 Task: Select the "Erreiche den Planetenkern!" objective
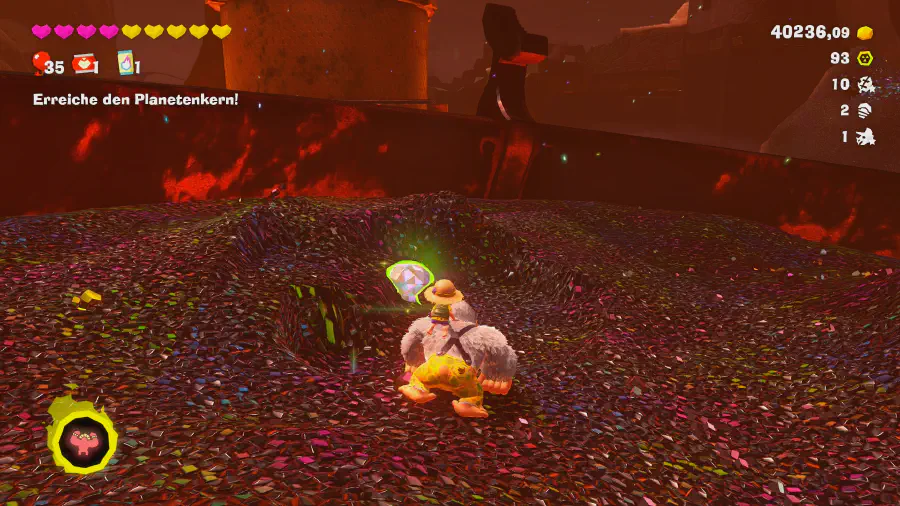[135, 100]
